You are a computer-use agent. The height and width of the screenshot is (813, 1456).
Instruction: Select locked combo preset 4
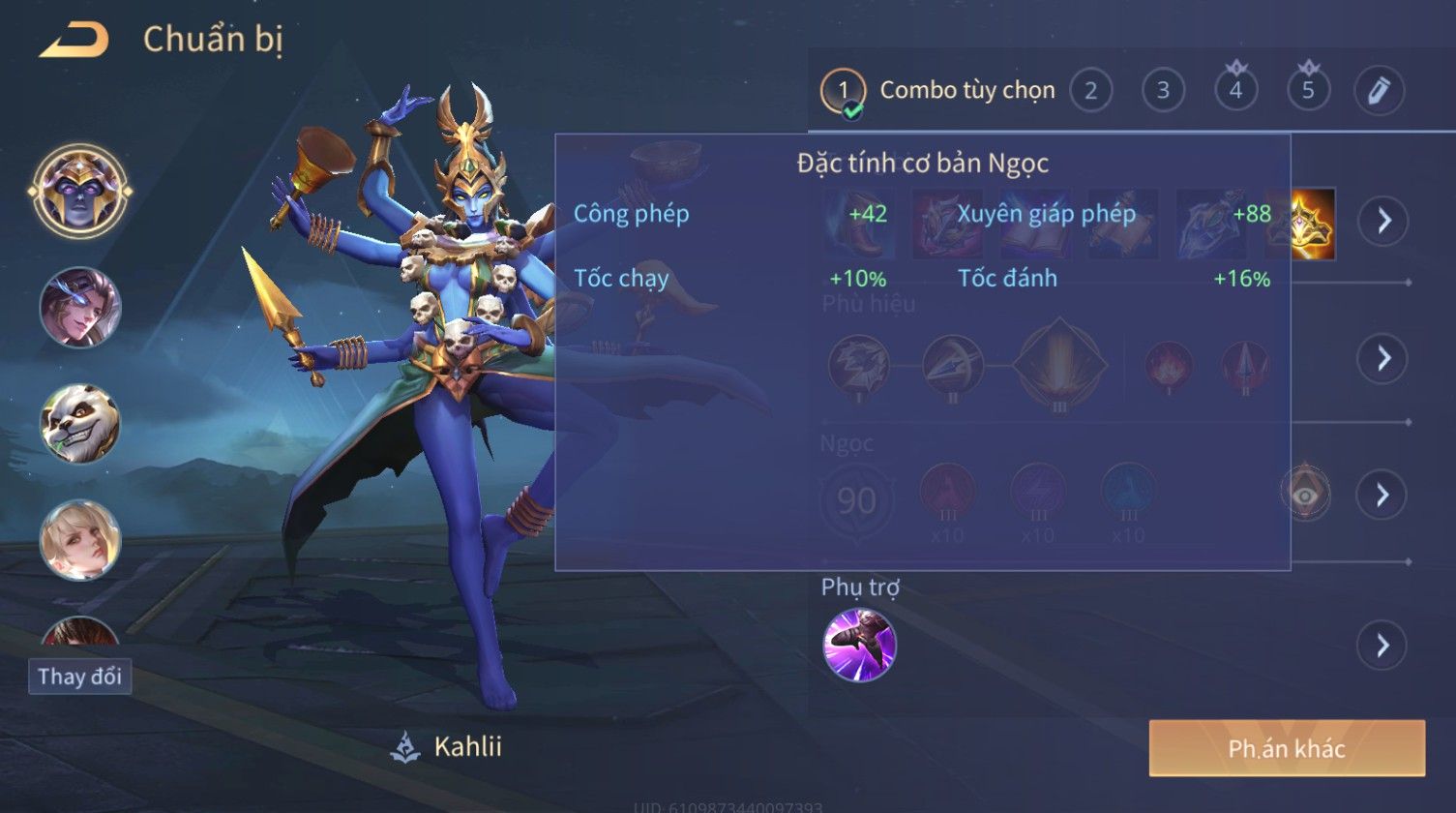[1235, 90]
